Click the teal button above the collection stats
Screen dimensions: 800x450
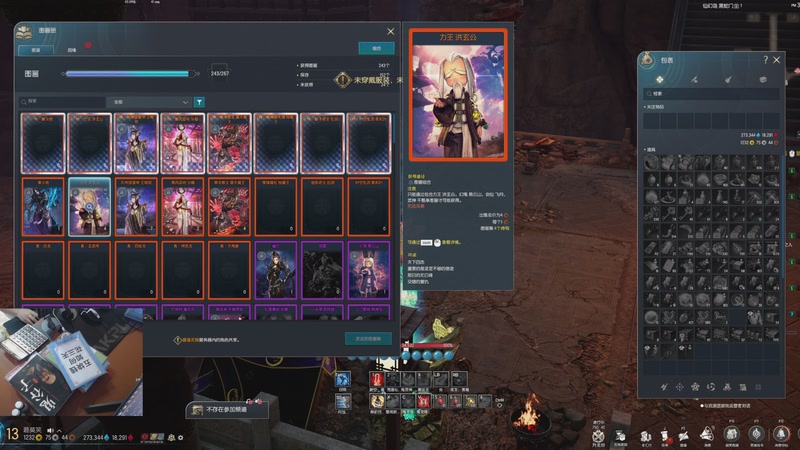point(376,48)
